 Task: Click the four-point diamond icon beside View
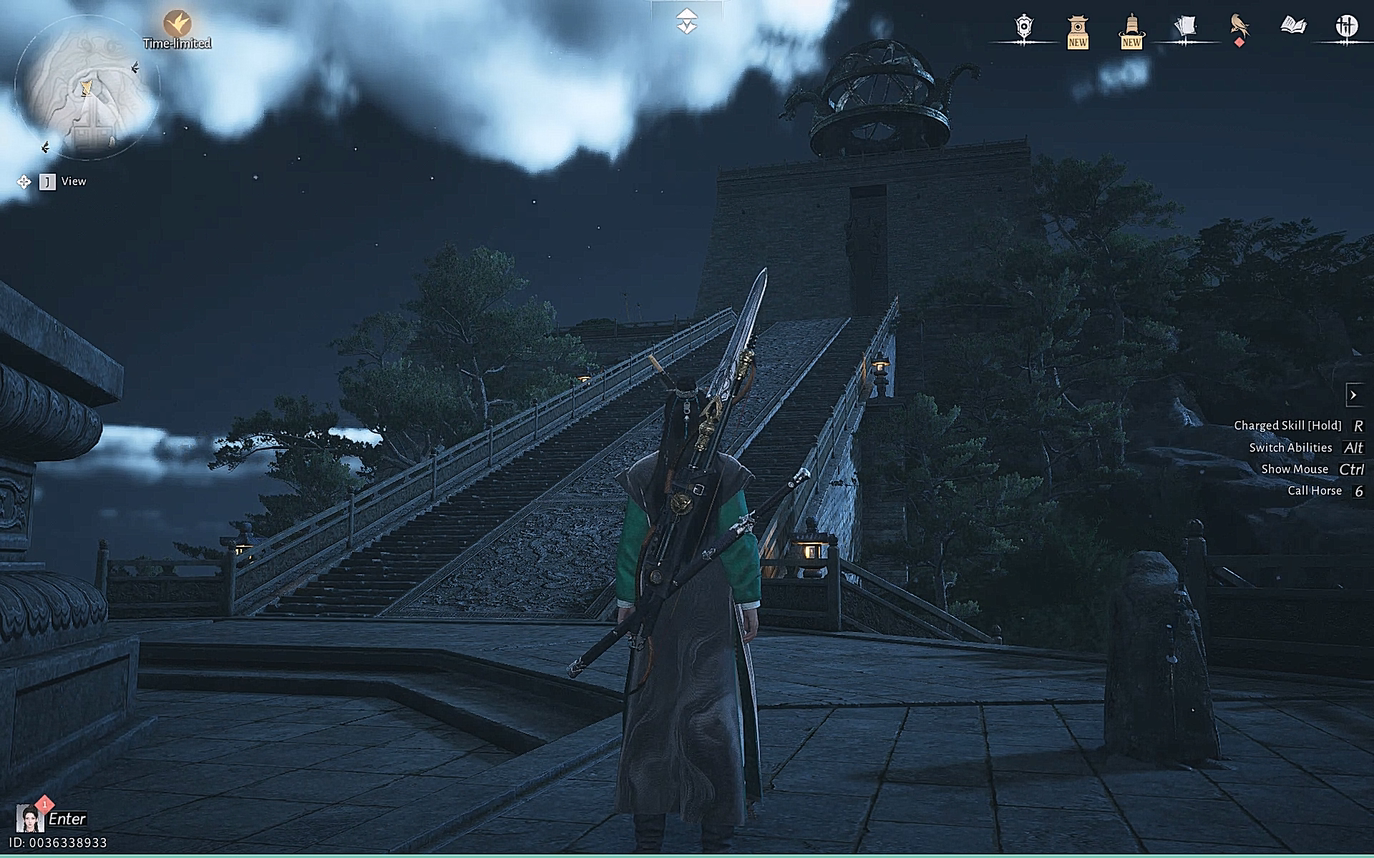tap(23, 181)
